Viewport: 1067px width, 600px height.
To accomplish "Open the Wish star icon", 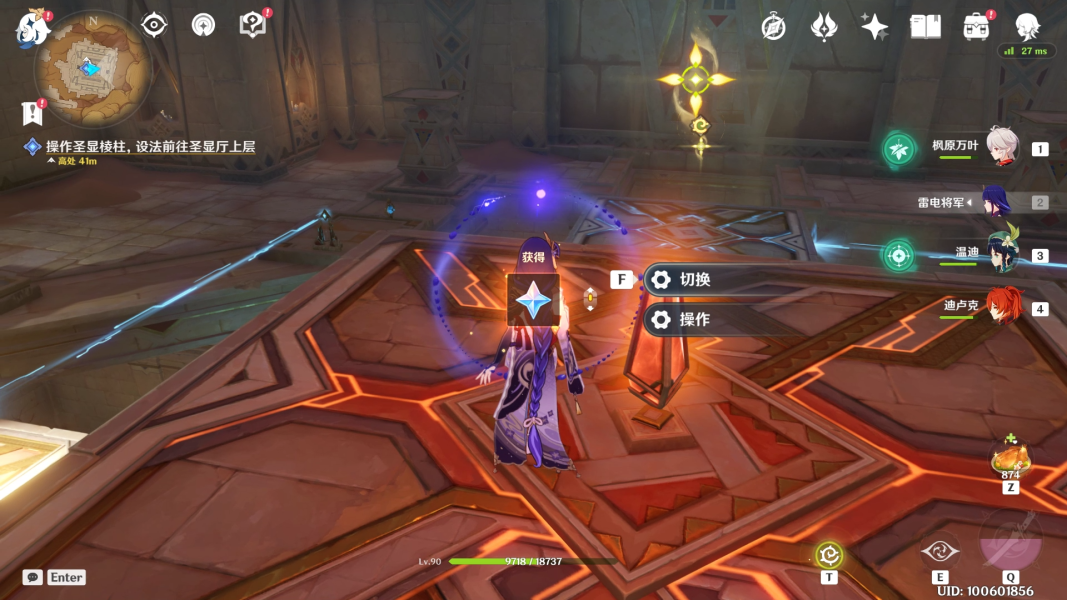I will point(875,27).
